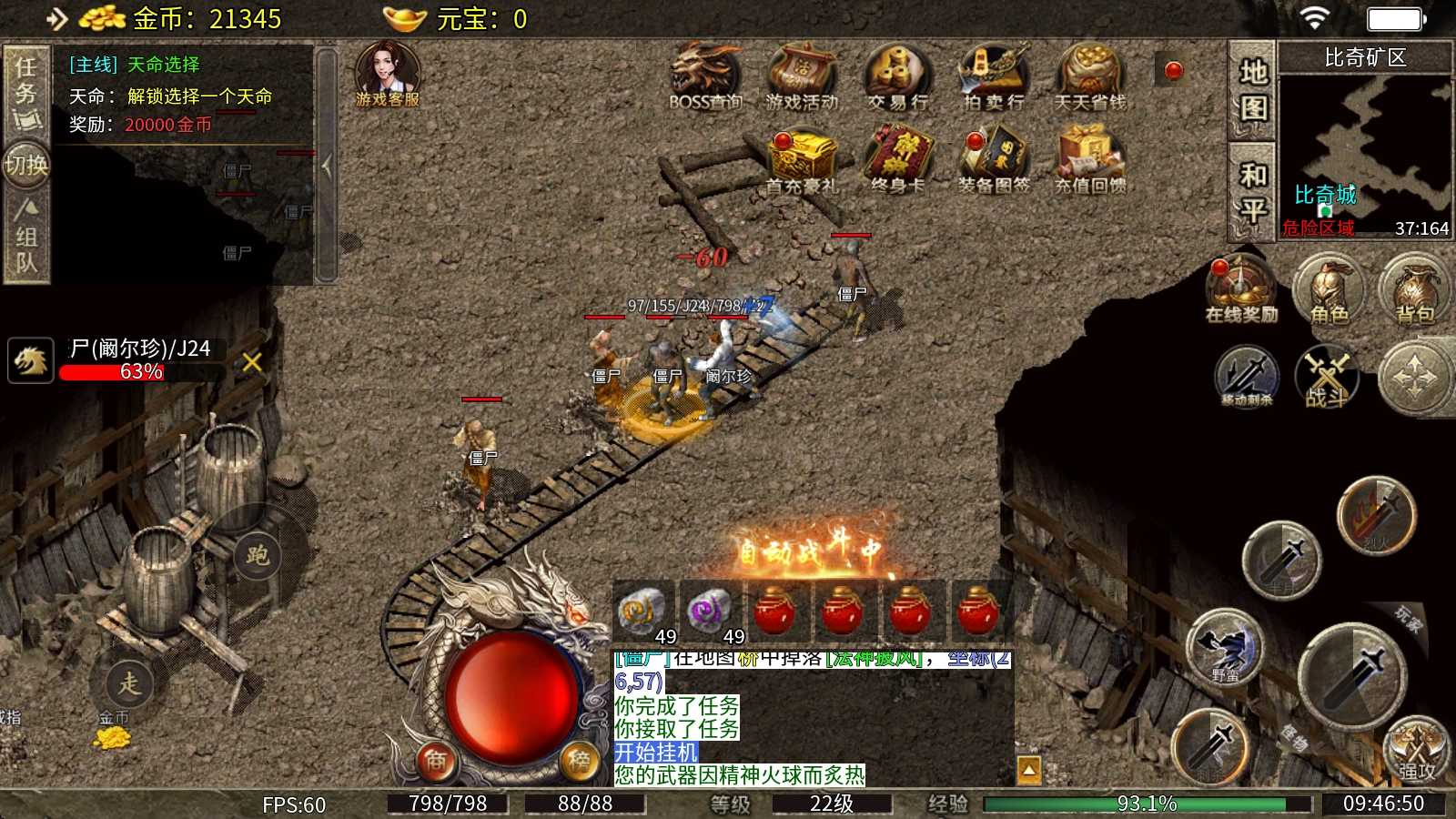Image resolution: width=1456 pixels, height=819 pixels.
Task: Switch to the 组队 team tab
Action: pyautogui.click(x=25, y=238)
